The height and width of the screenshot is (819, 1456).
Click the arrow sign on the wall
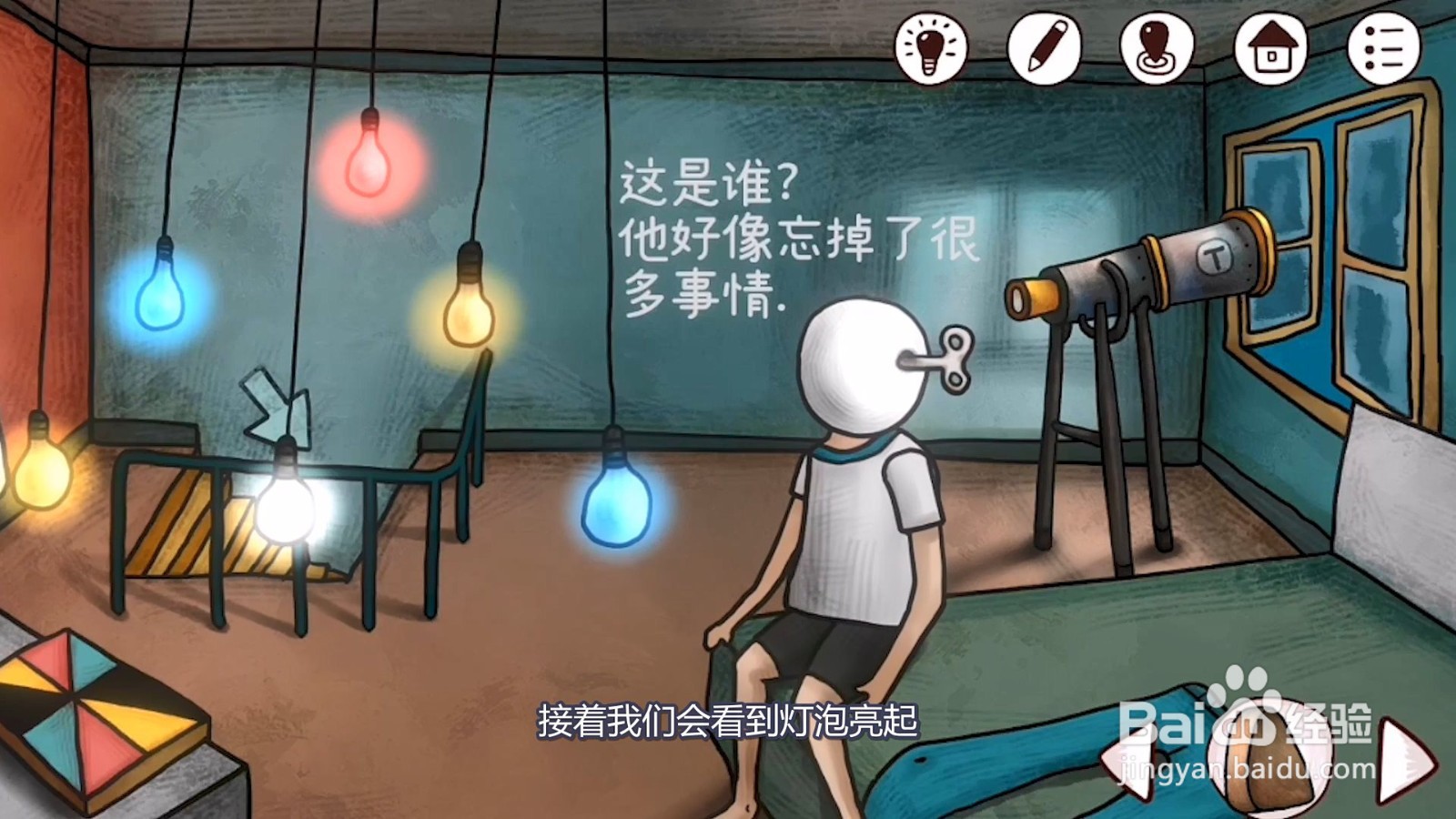(x=273, y=405)
